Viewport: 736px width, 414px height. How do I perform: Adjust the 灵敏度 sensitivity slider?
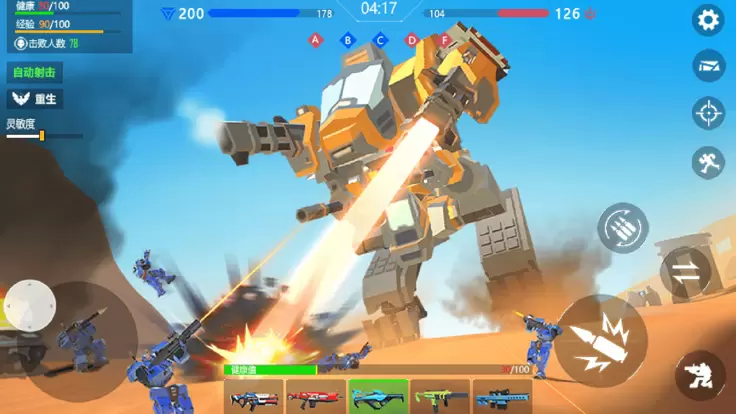[x=41, y=135]
